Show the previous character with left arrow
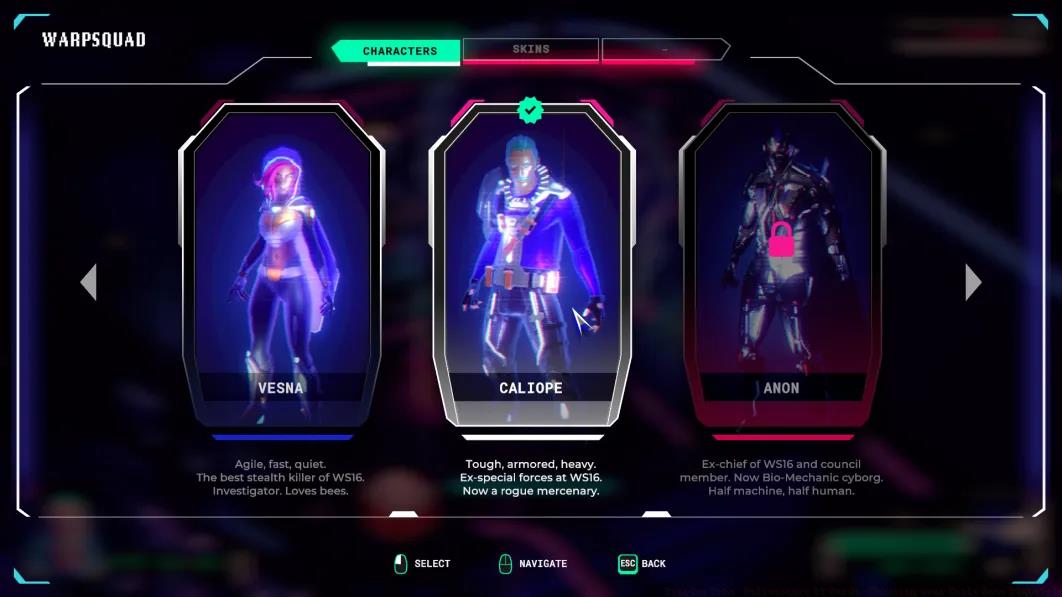 (89, 282)
